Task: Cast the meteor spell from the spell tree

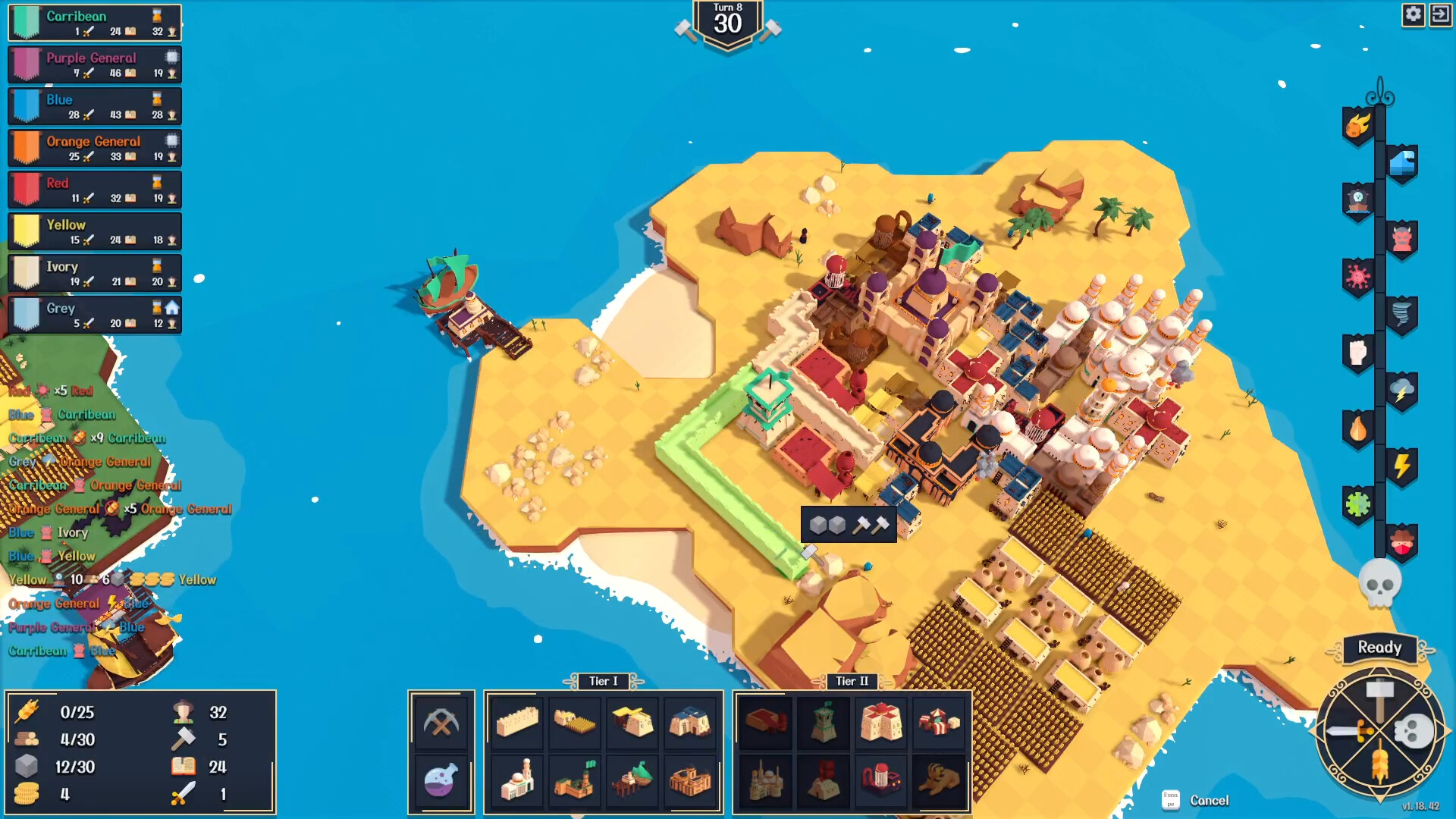Action: (1358, 126)
